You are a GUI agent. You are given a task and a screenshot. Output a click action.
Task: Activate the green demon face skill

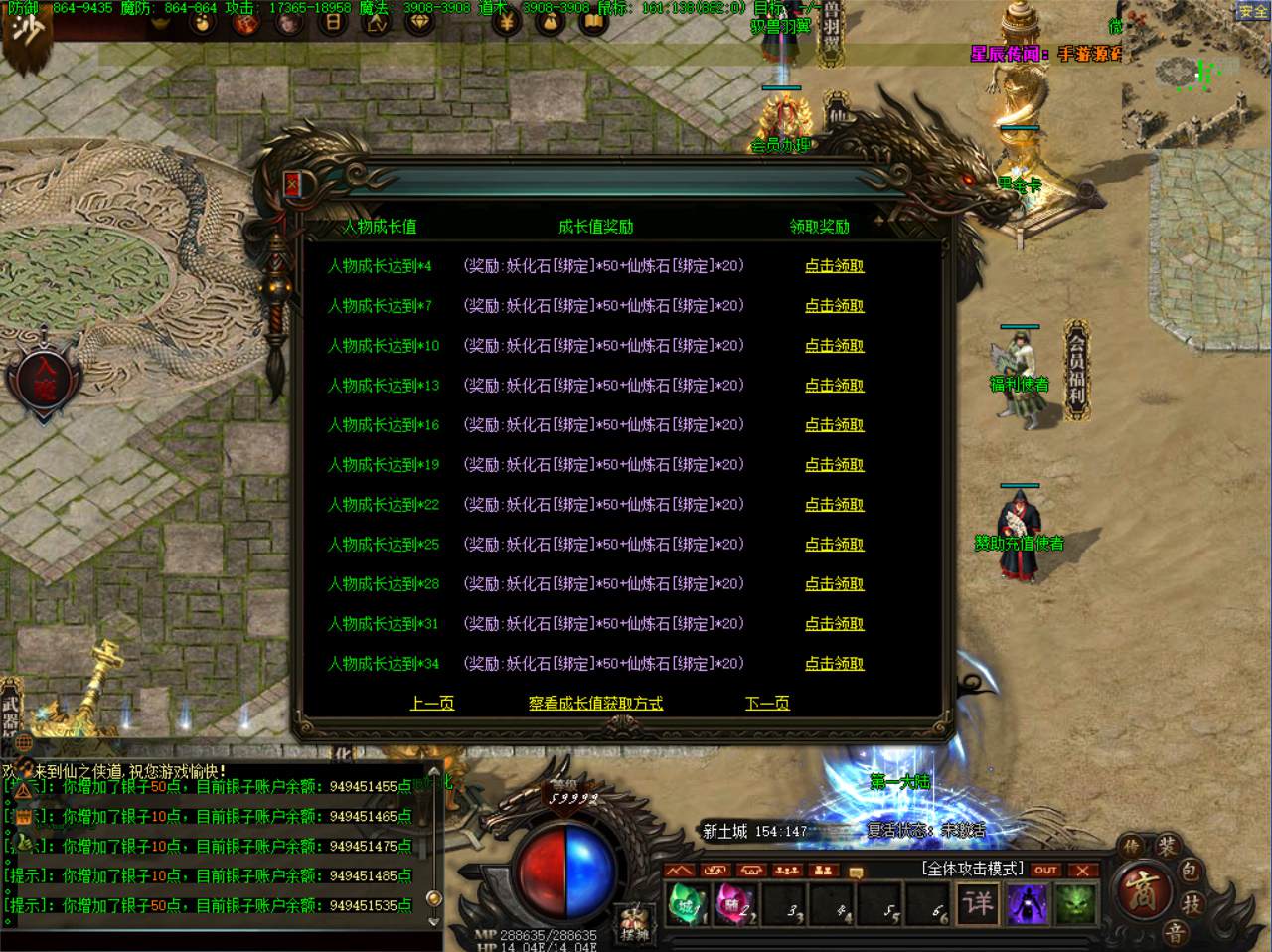click(1074, 904)
